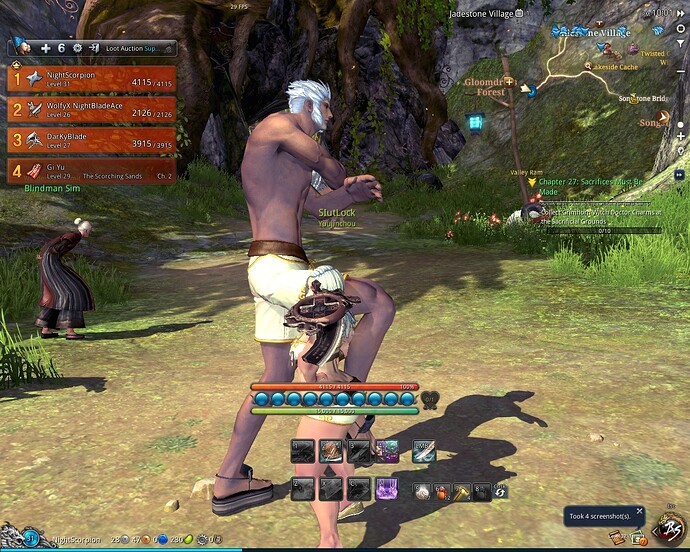Close the screenshot notification popup

coord(640,511)
